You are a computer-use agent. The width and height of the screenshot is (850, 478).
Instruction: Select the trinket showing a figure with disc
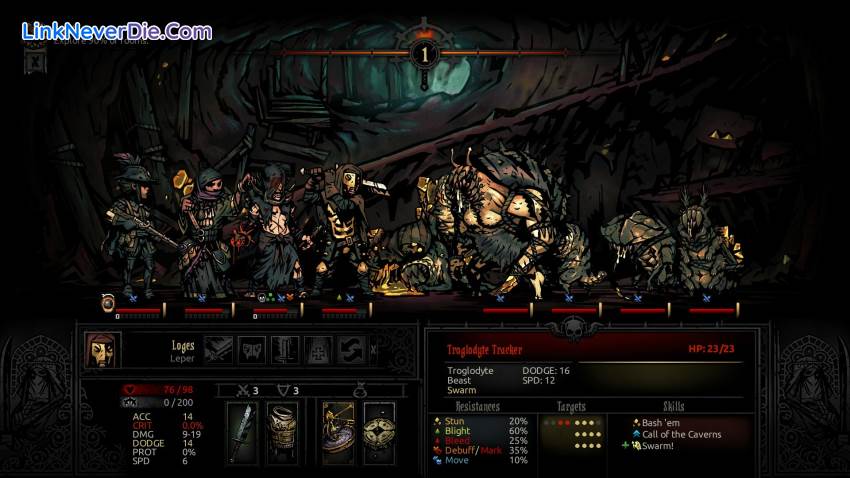click(339, 433)
